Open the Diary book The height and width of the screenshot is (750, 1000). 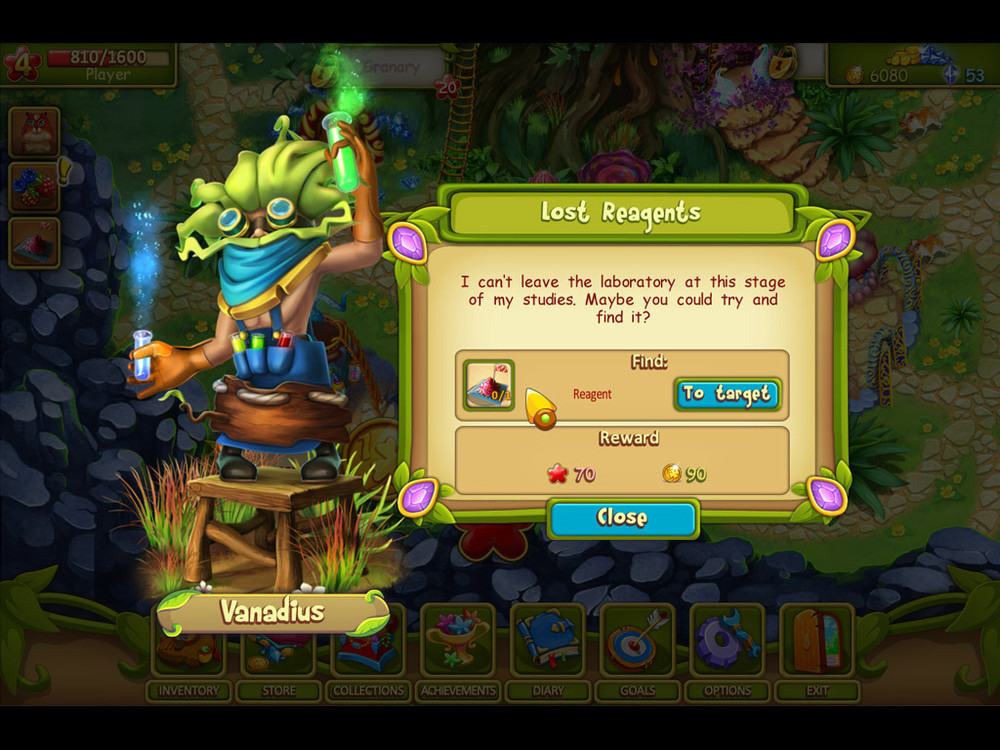pyautogui.click(x=548, y=652)
